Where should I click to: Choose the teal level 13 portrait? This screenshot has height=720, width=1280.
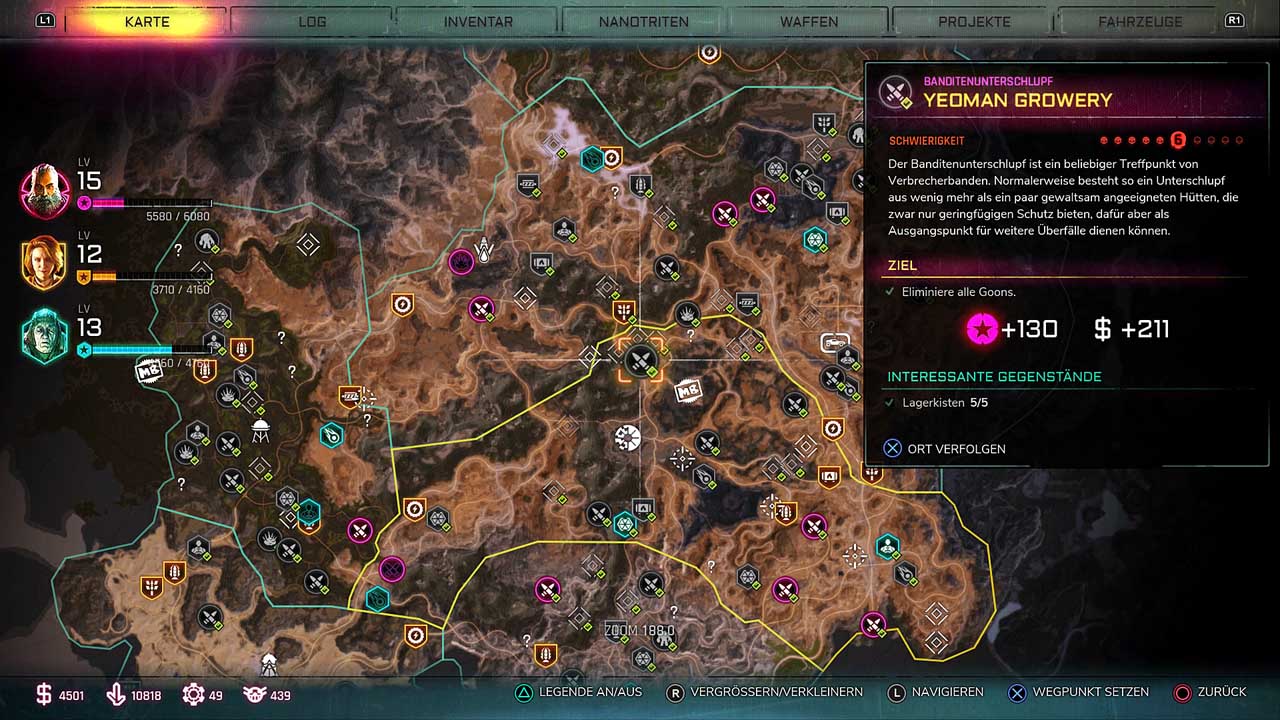tap(45, 336)
